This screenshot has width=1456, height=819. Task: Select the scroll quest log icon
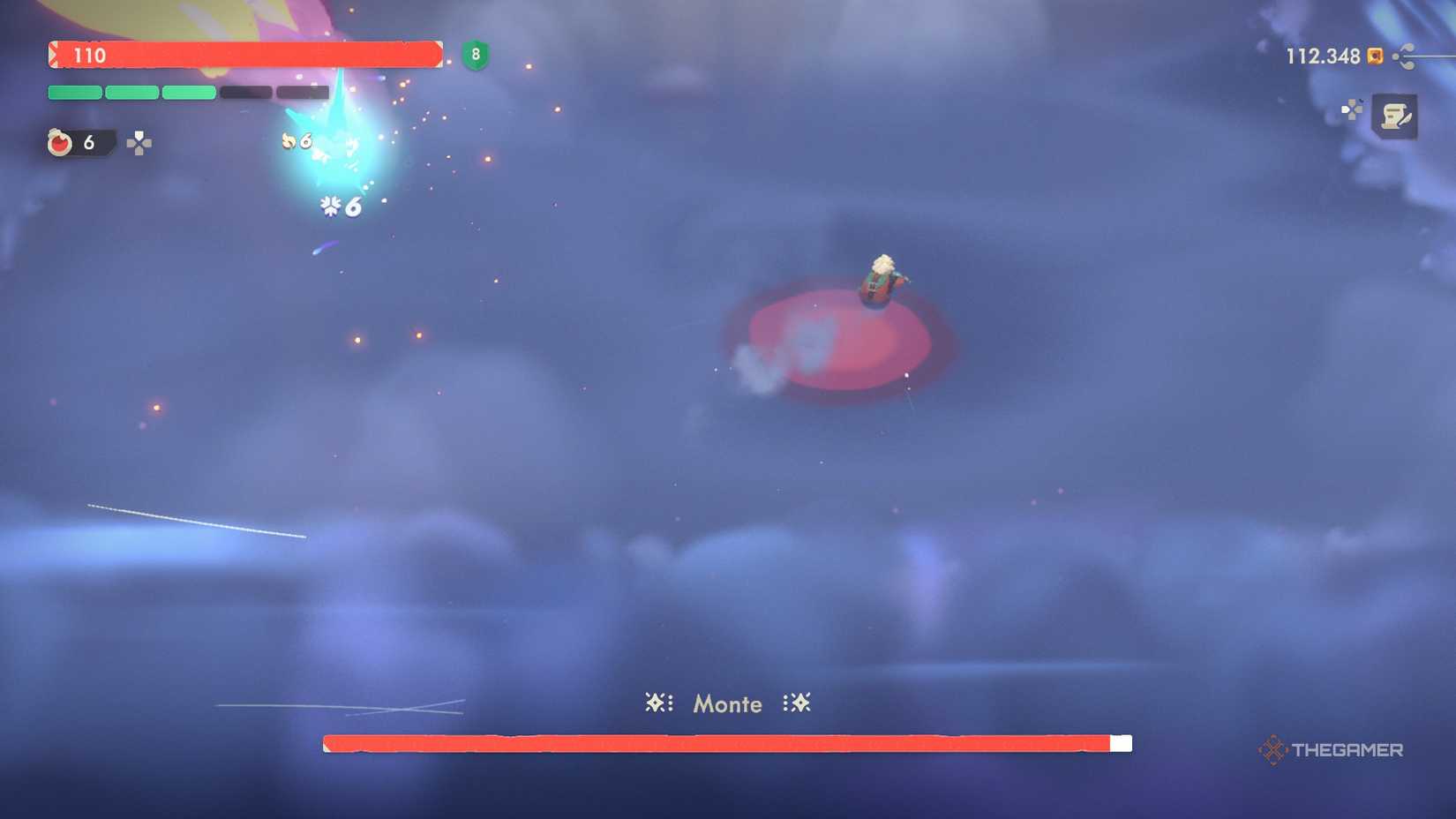(x=1397, y=116)
